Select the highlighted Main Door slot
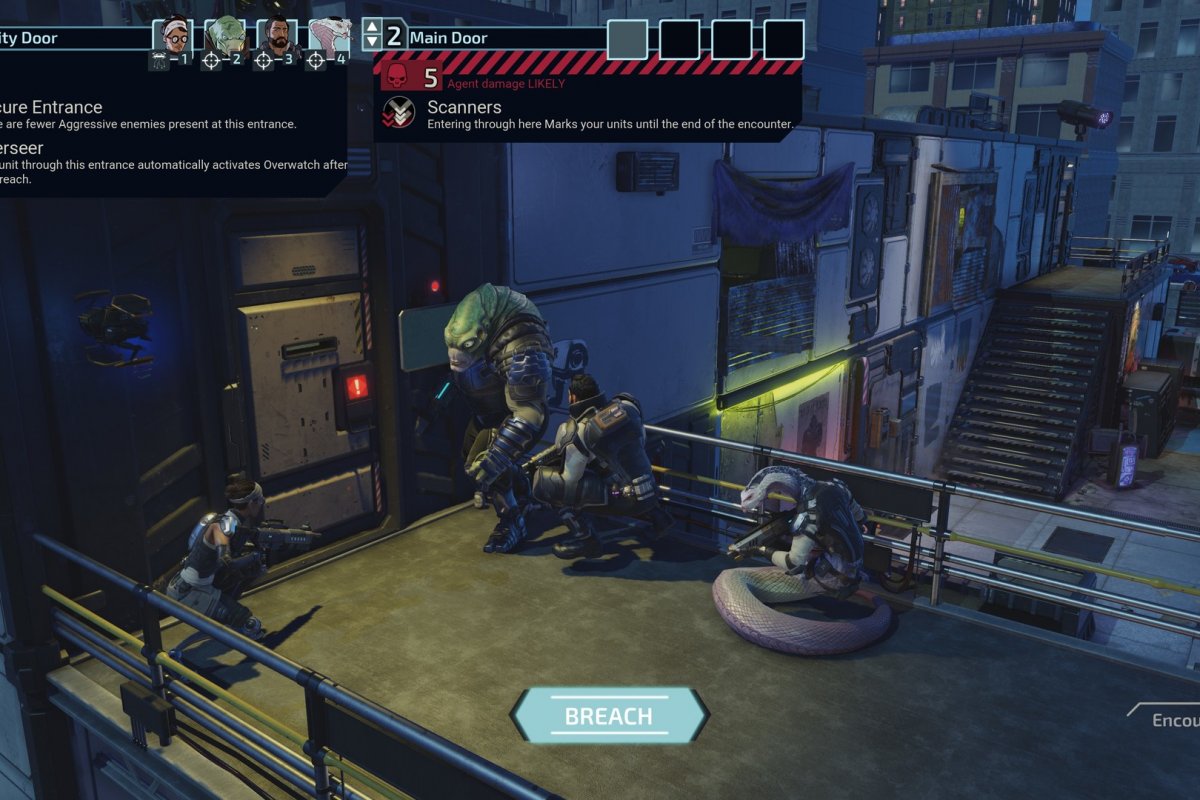 pyautogui.click(x=628, y=39)
